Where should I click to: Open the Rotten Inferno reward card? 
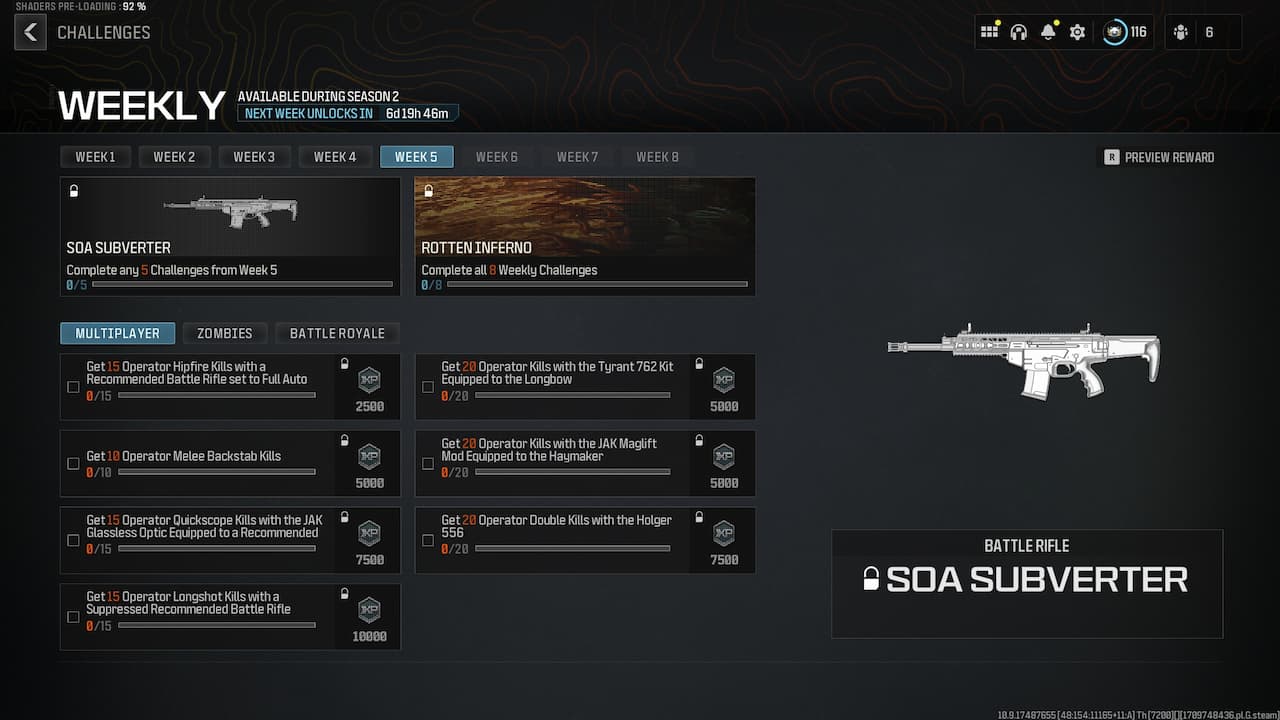(x=584, y=236)
